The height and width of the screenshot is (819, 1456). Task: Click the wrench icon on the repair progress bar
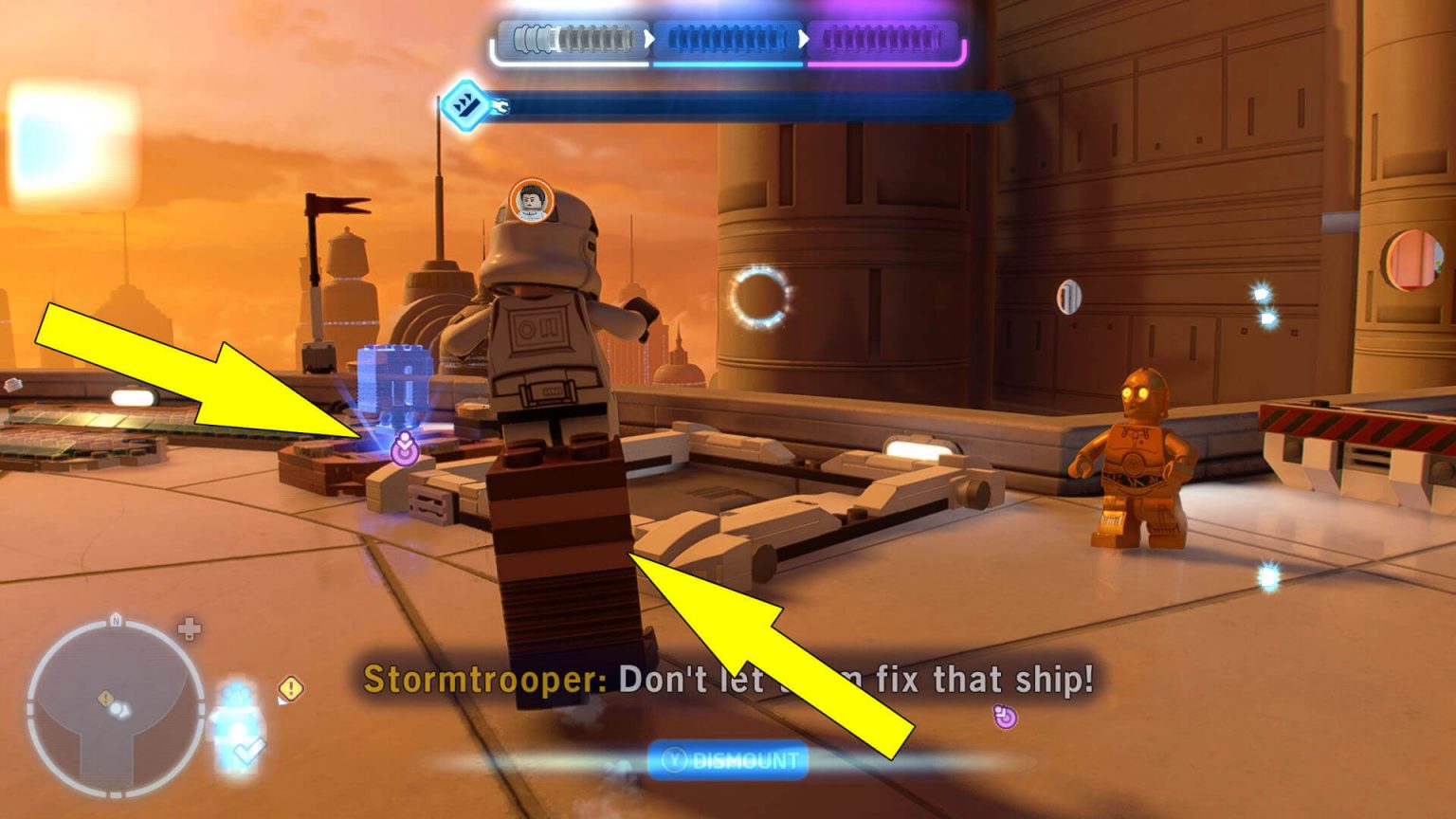click(500, 107)
